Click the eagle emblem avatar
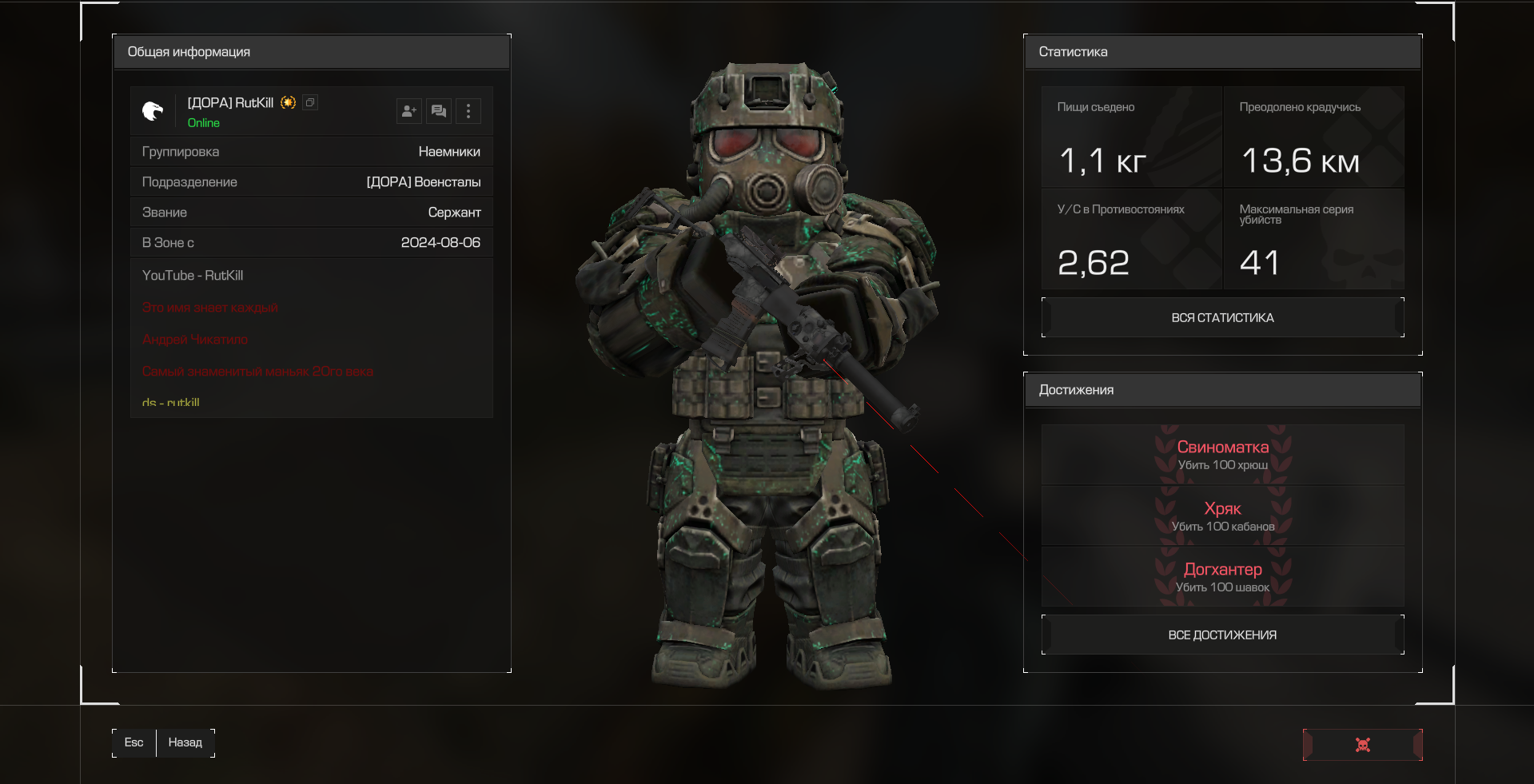The width and height of the screenshot is (1534, 784). (x=153, y=111)
